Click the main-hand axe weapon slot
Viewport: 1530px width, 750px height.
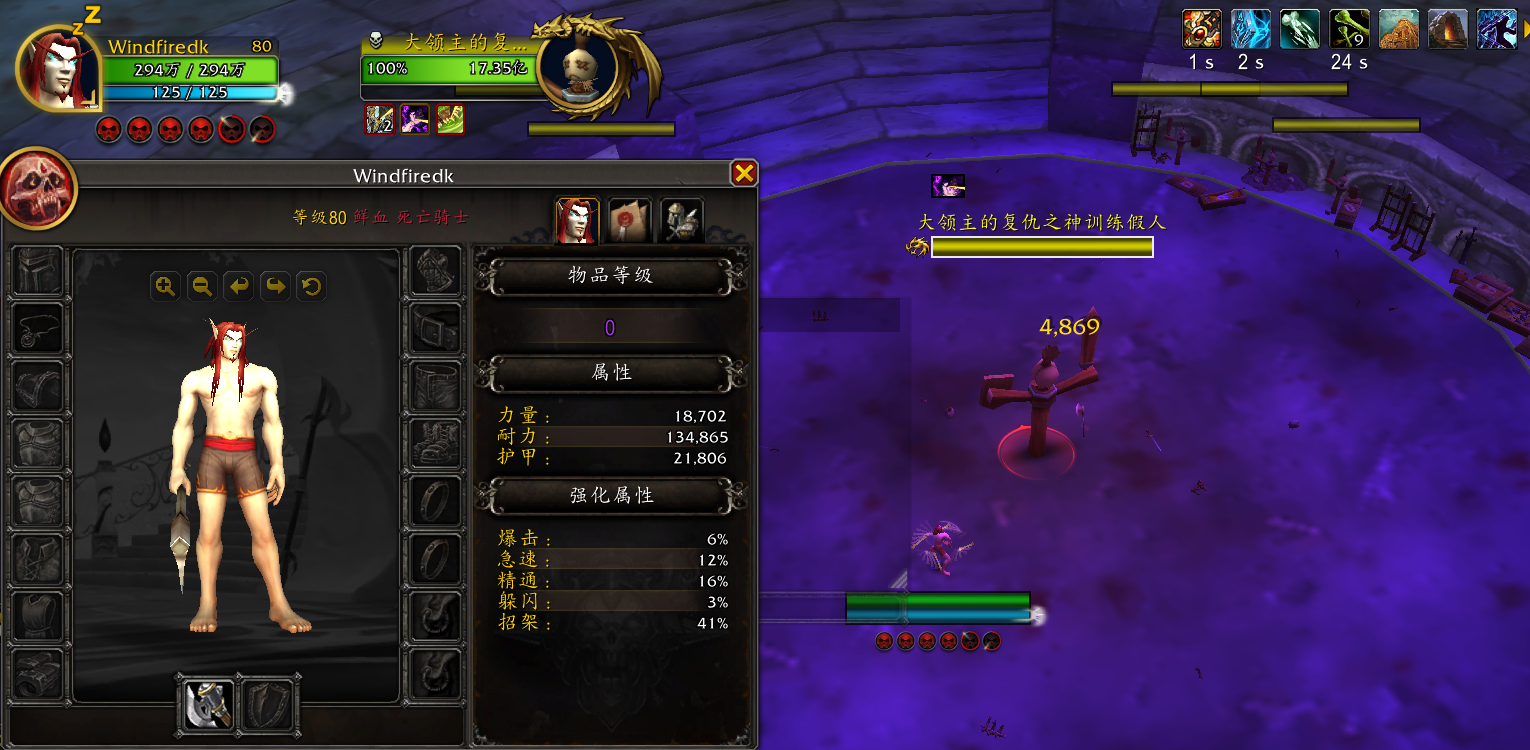(206, 705)
